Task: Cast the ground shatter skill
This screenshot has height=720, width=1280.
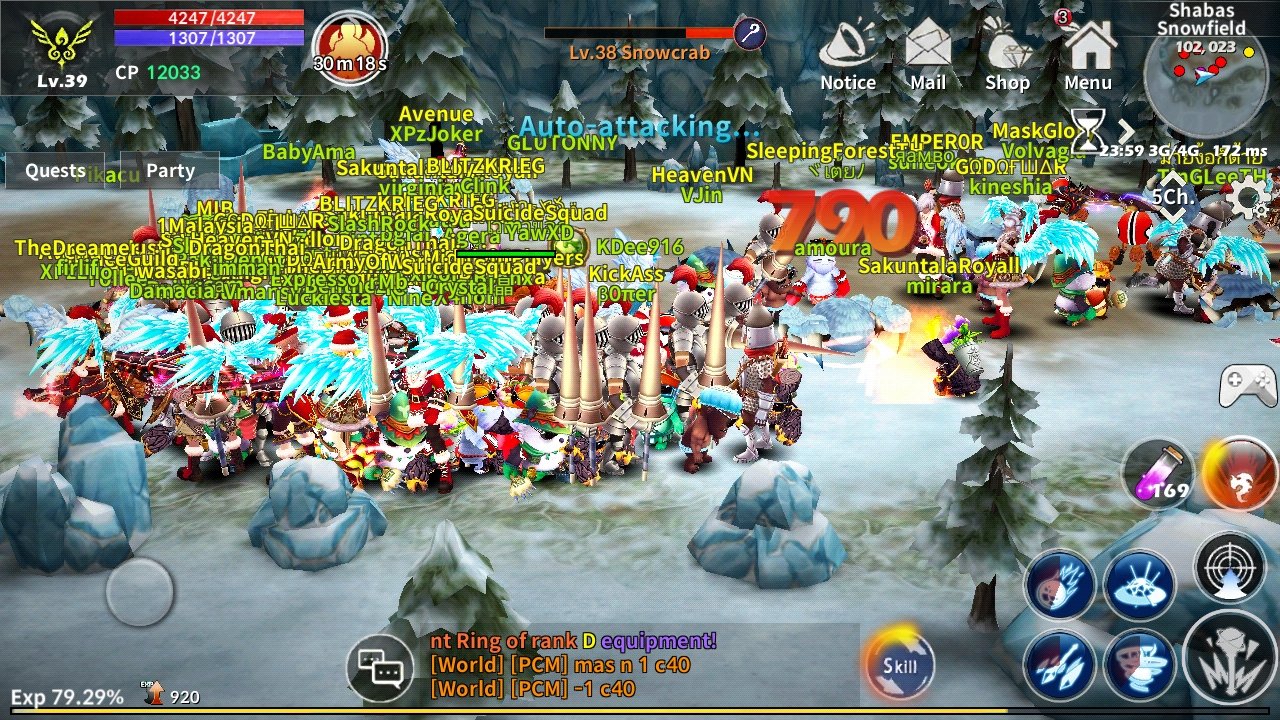Action: tap(1139, 584)
